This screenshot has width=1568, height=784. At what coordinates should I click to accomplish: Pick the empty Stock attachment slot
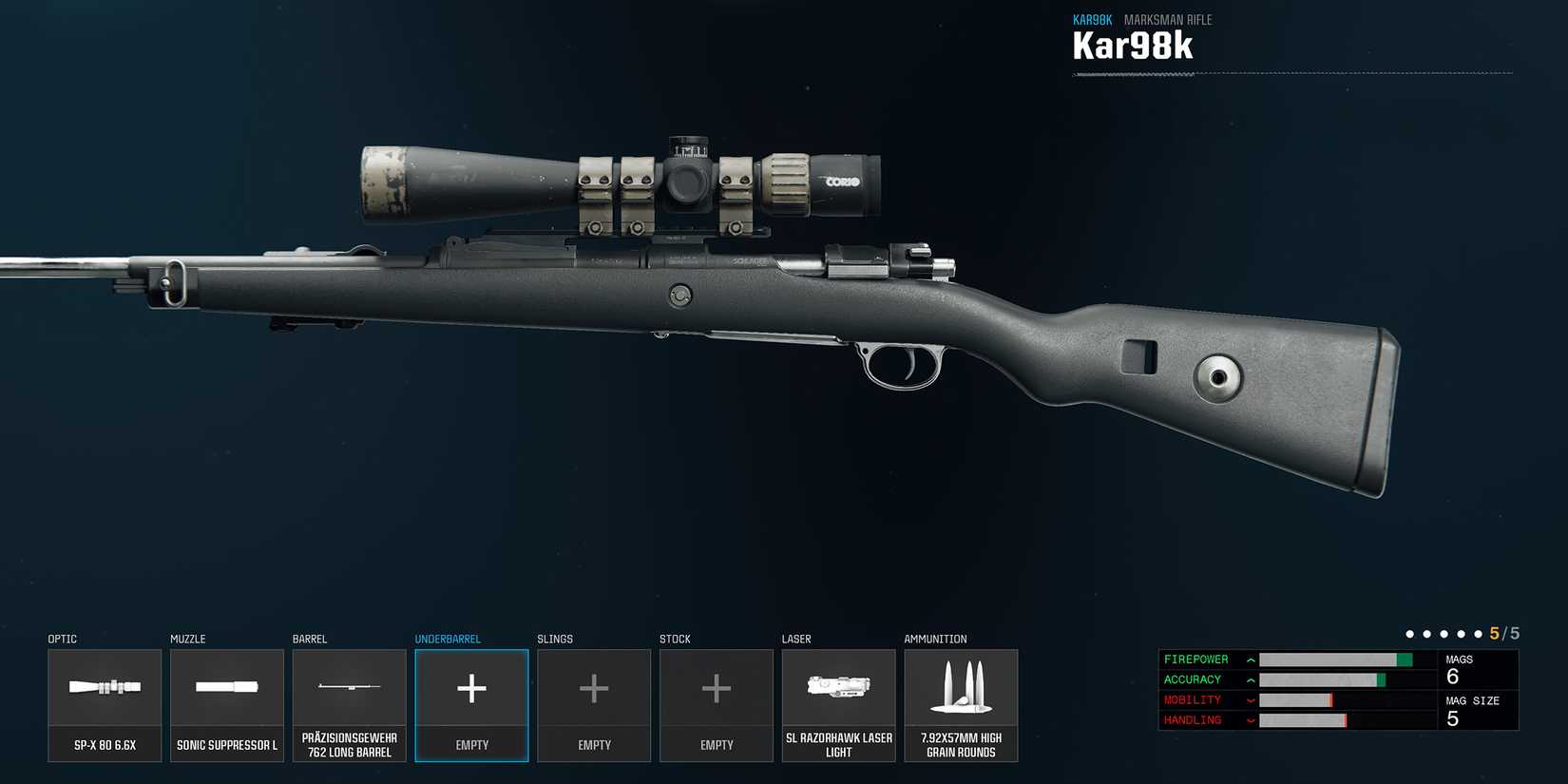coord(717,705)
